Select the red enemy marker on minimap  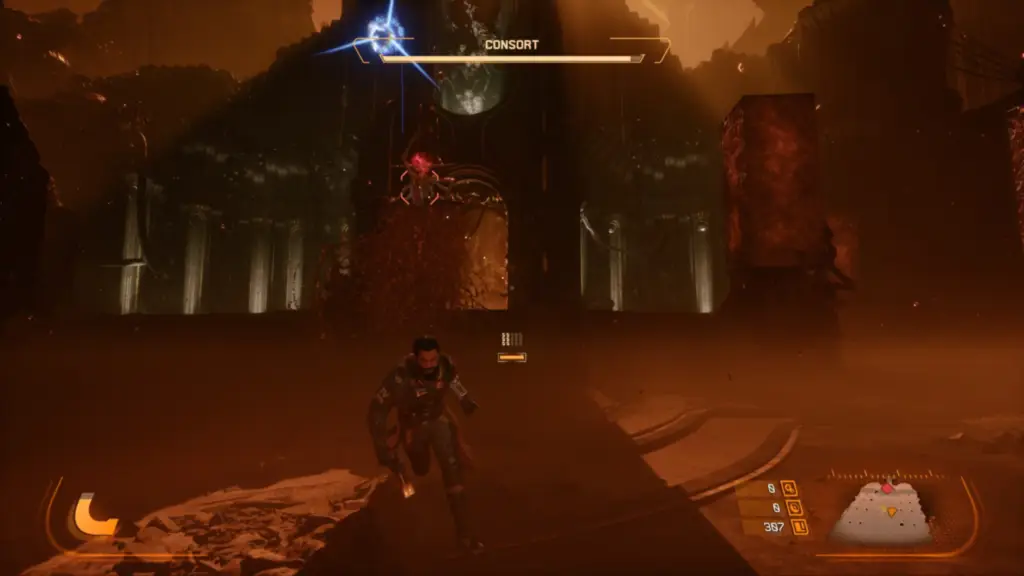point(886,488)
